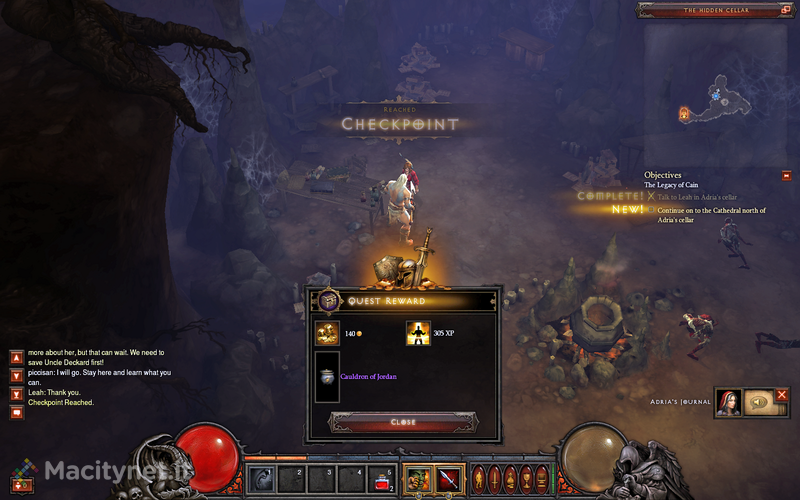Collapse the Objectives tracker
Viewport: 800px width, 500px height.
[x=787, y=176]
